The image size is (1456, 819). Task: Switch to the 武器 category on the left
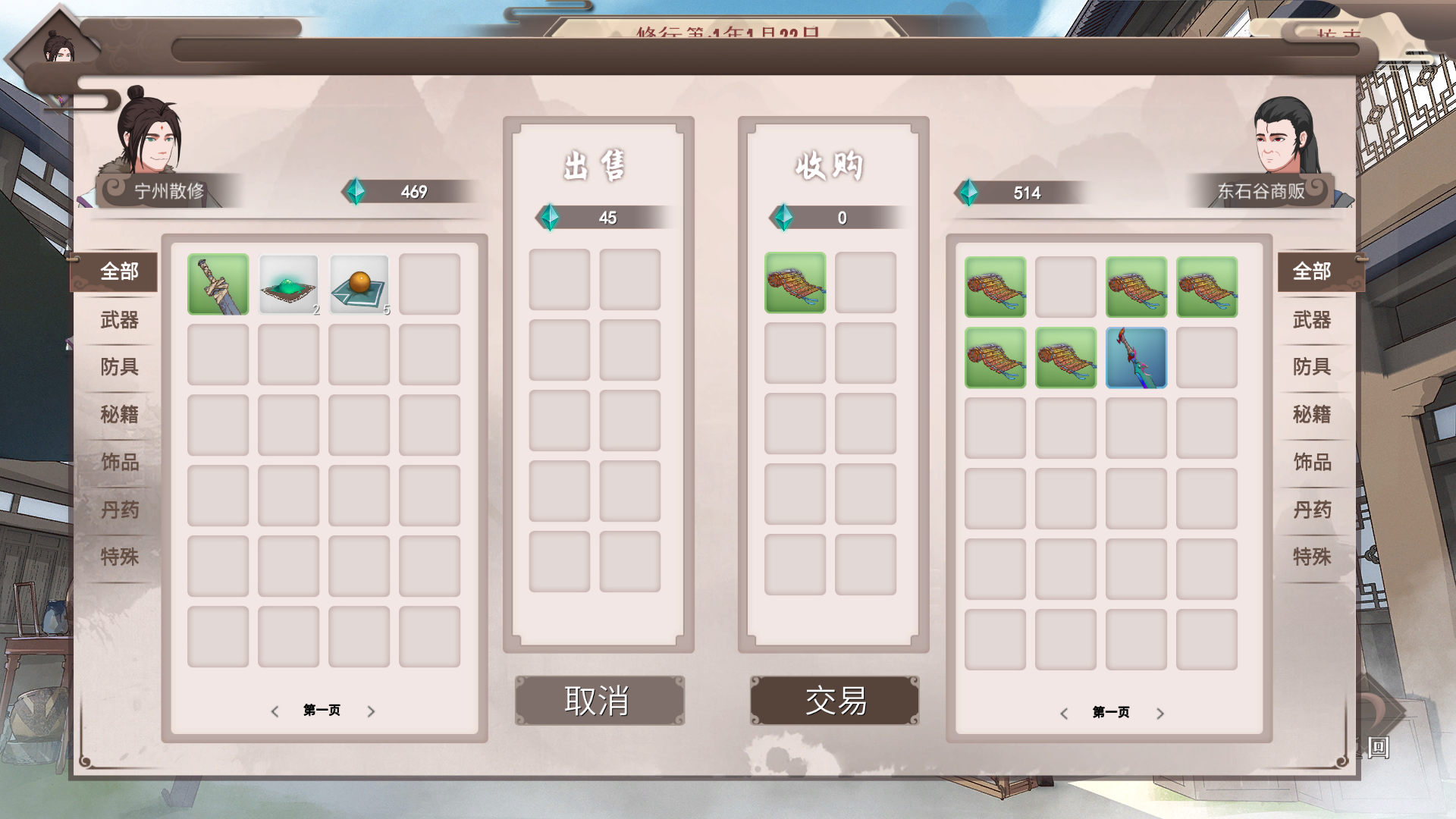click(x=118, y=321)
